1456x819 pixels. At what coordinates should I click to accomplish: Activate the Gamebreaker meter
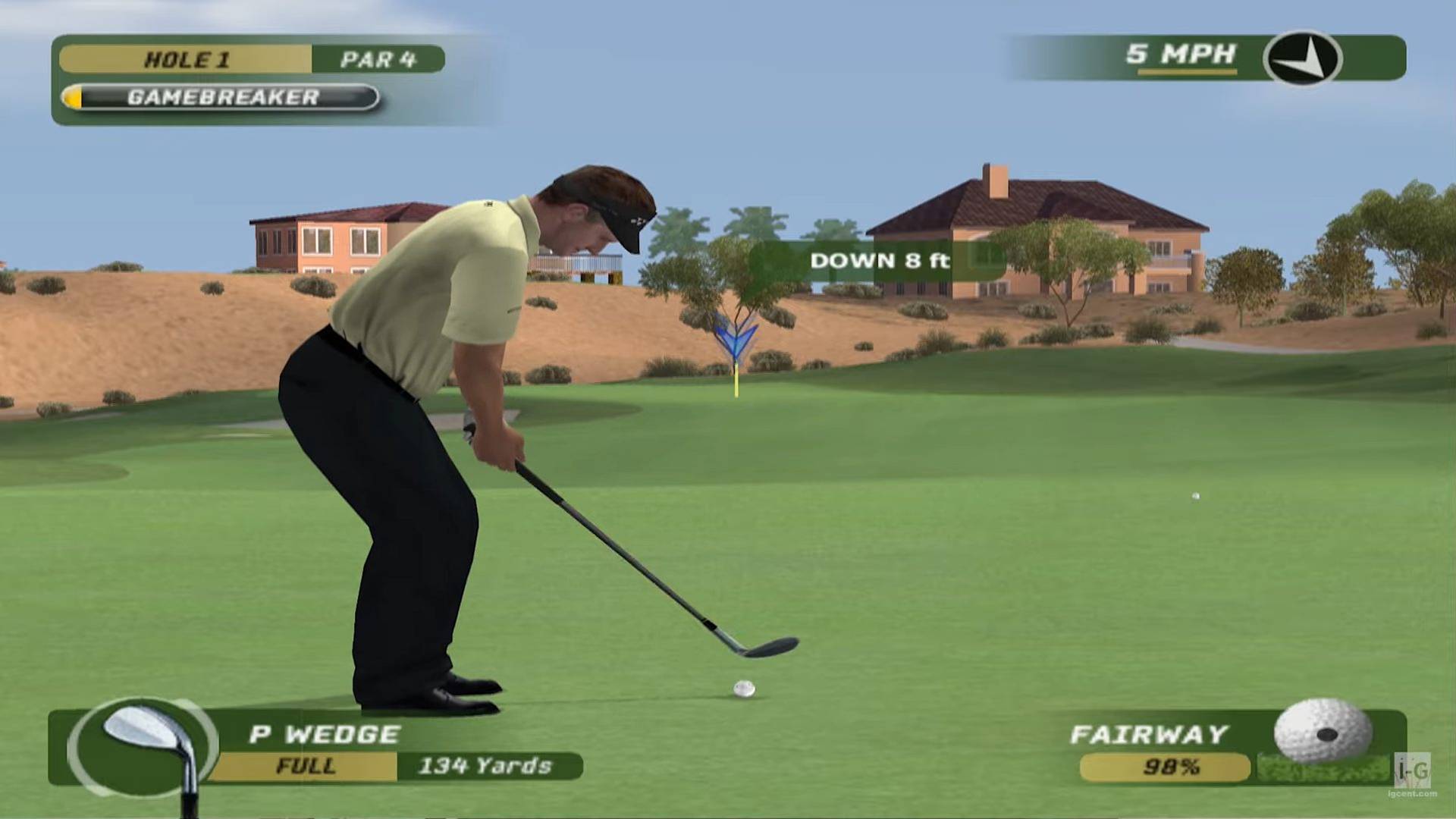[x=220, y=98]
